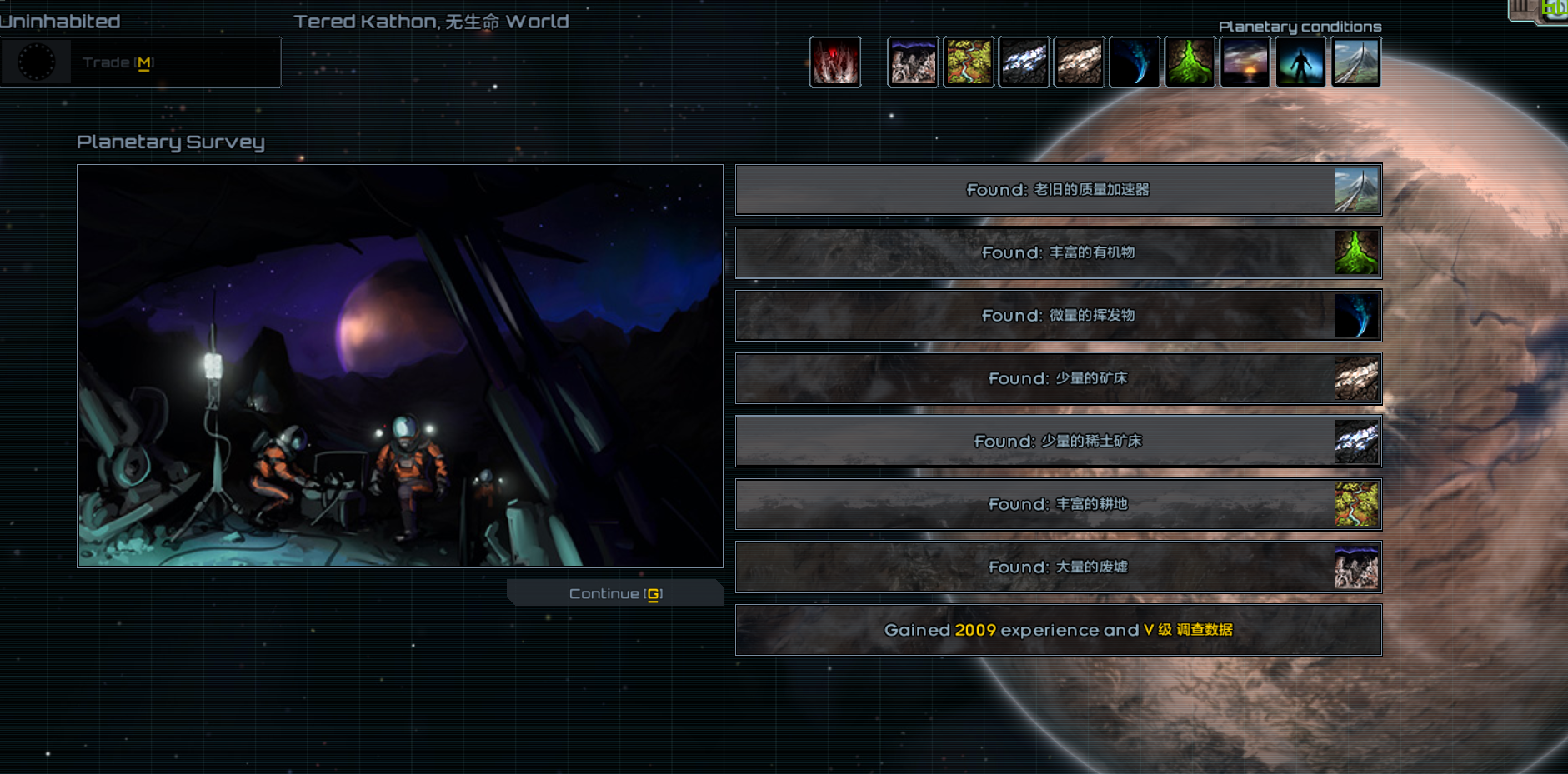Viewport: 1568px width, 774px height.
Task: Inspect the blue volatiles plume condition icon
Action: [x=1135, y=62]
